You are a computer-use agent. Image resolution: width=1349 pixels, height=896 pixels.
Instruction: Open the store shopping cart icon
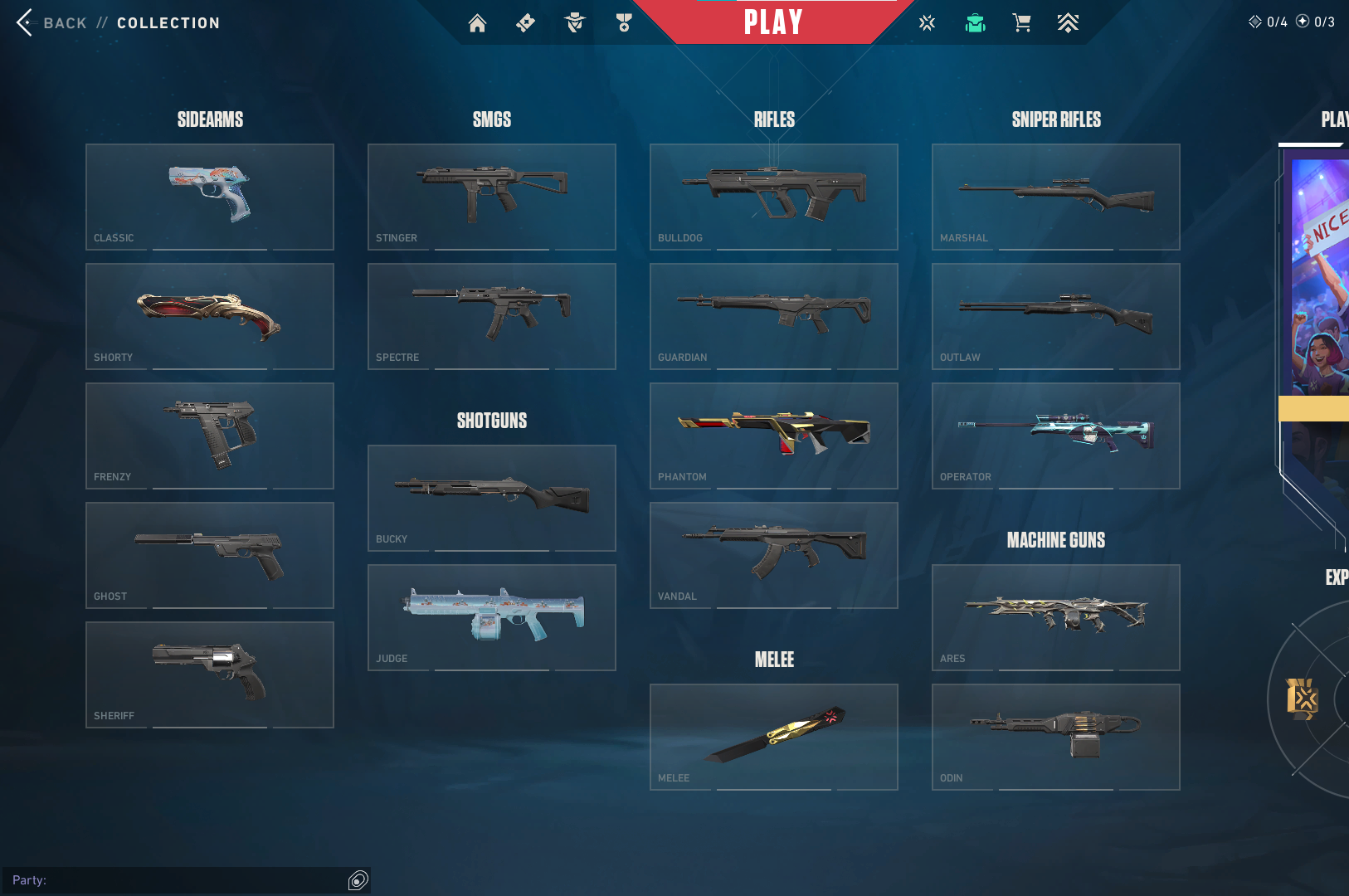pyautogui.click(x=1021, y=23)
